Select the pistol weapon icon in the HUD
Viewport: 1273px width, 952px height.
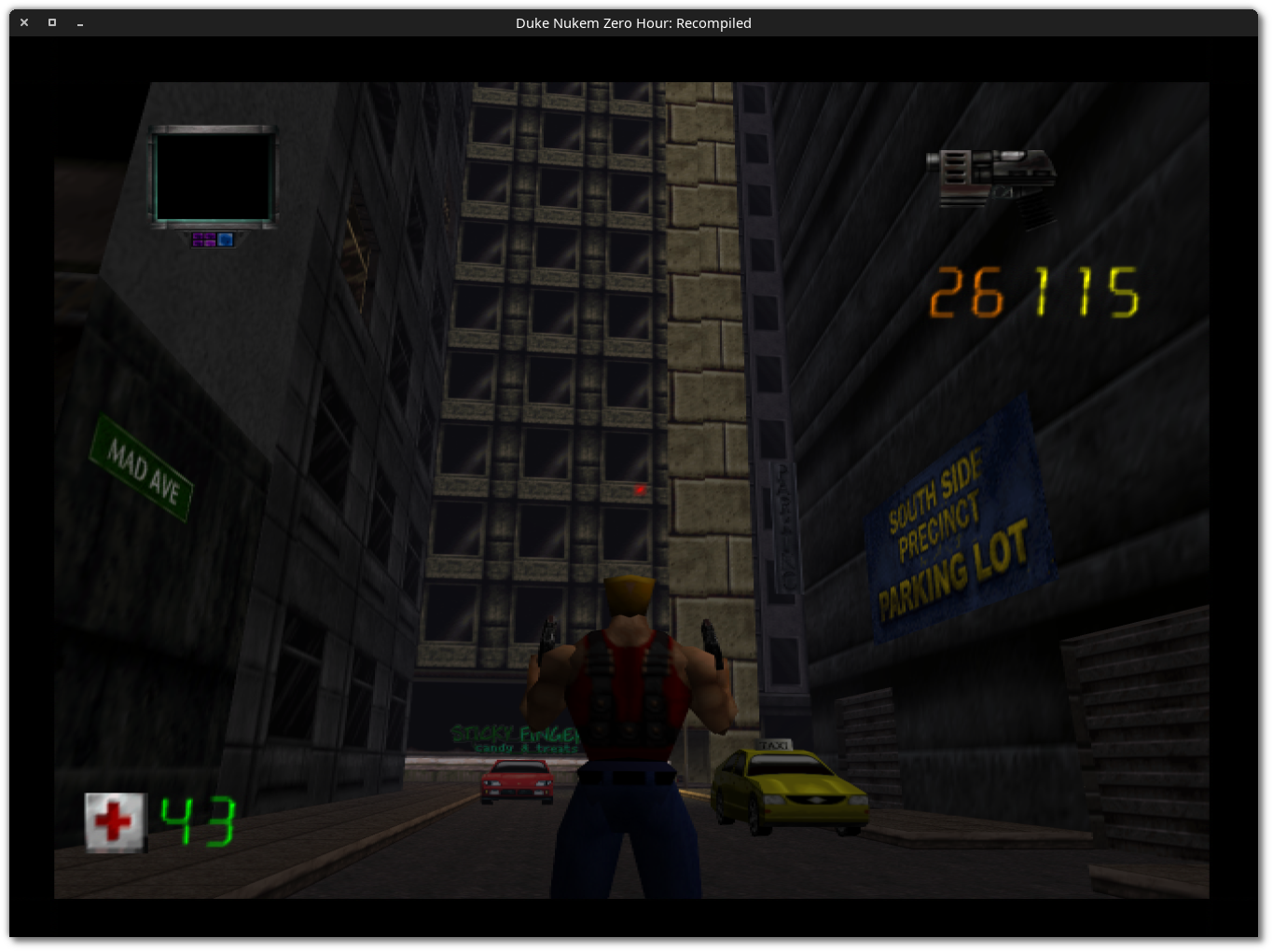[993, 179]
